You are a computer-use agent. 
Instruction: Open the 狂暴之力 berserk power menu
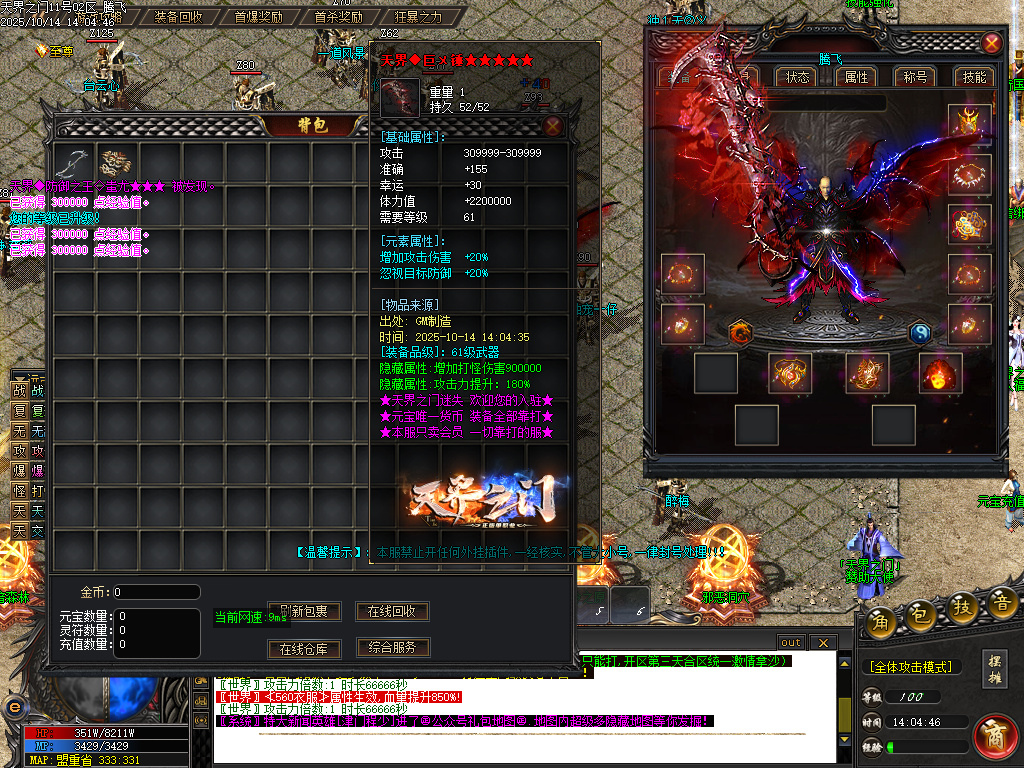418,16
